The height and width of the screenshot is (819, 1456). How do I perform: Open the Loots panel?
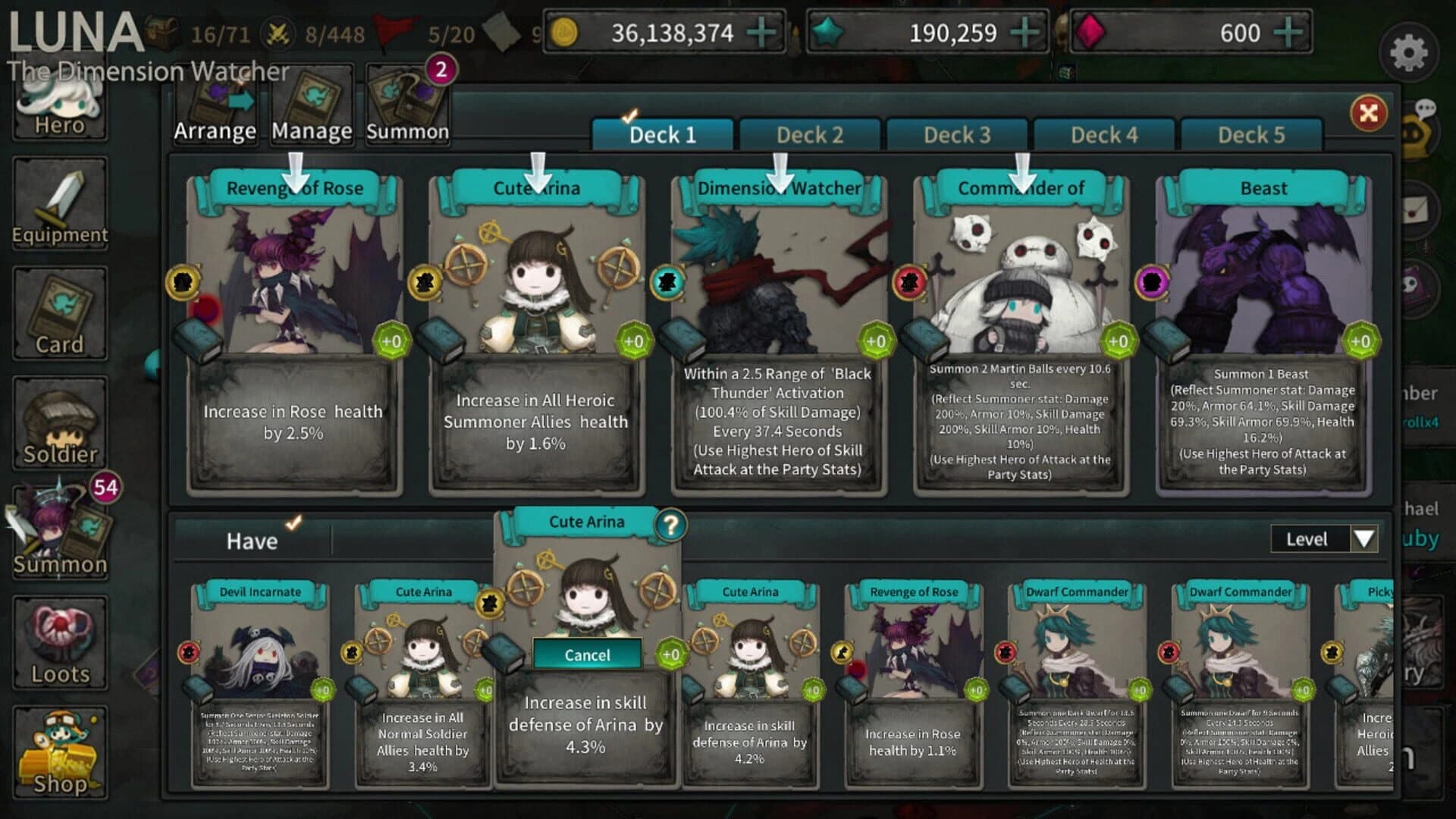[x=61, y=641]
